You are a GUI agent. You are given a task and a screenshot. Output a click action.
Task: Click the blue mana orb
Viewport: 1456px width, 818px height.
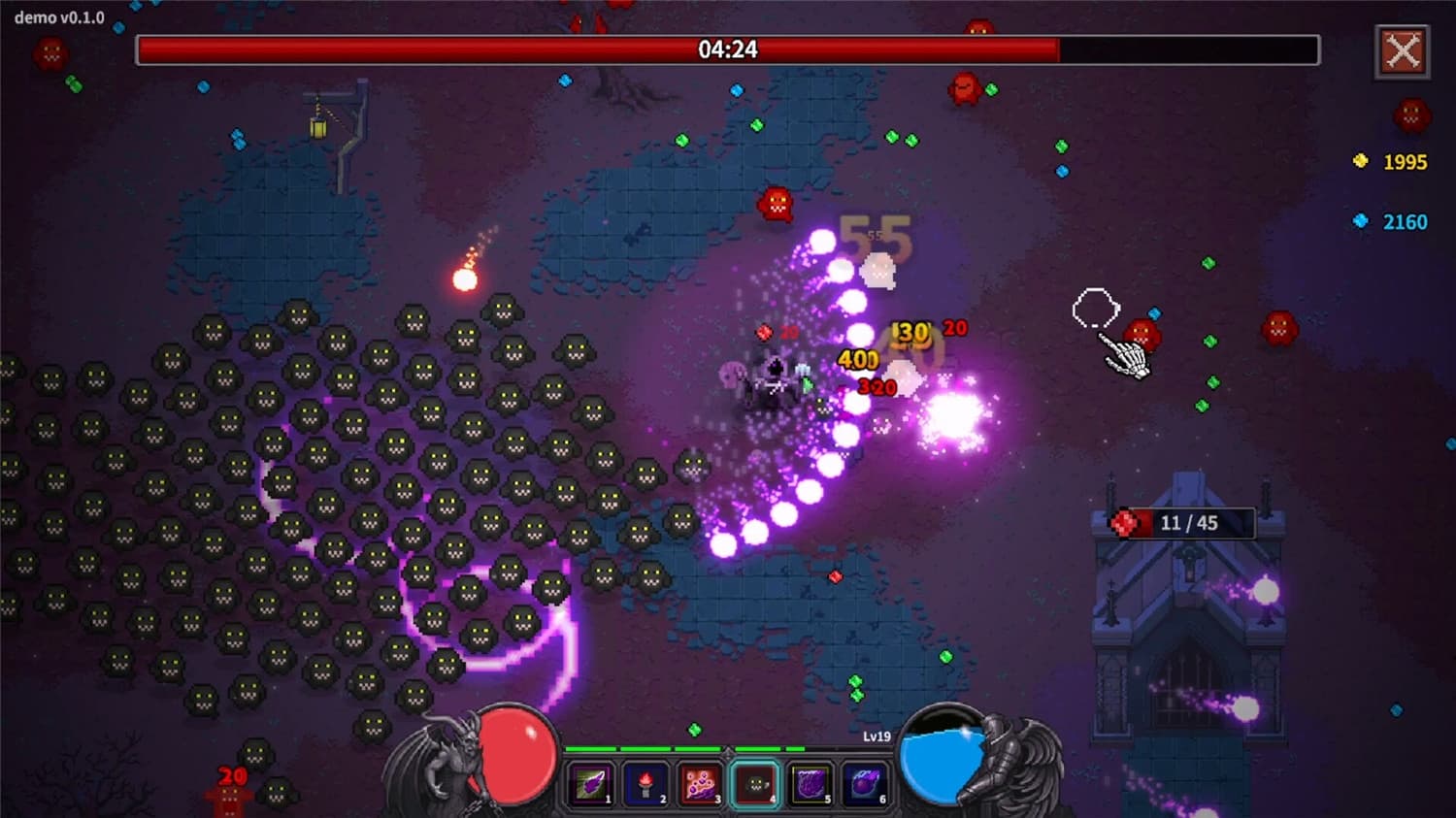940,762
